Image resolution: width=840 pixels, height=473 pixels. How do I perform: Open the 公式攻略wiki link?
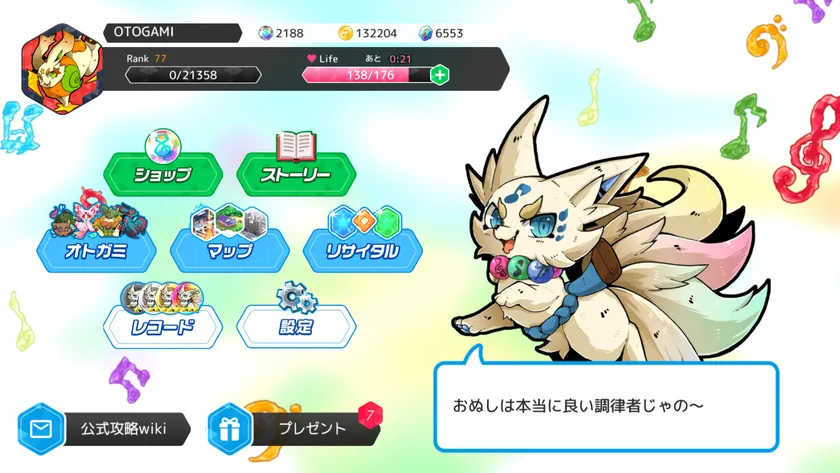106,429
